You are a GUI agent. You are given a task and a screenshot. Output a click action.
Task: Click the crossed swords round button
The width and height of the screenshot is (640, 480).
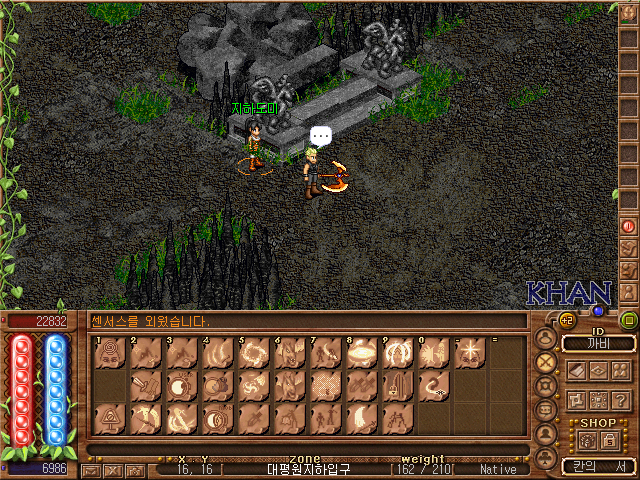pyautogui.click(x=546, y=361)
